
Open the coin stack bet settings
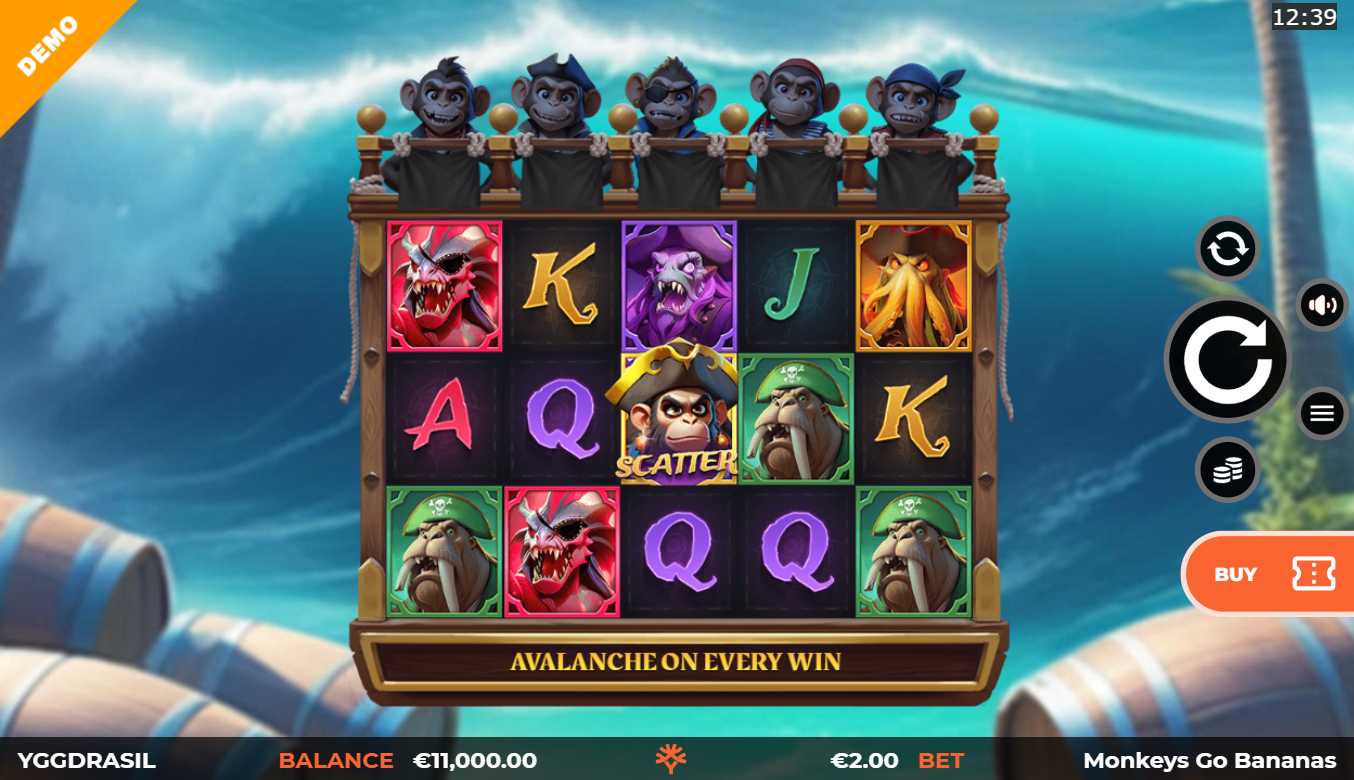[x=1227, y=469]
